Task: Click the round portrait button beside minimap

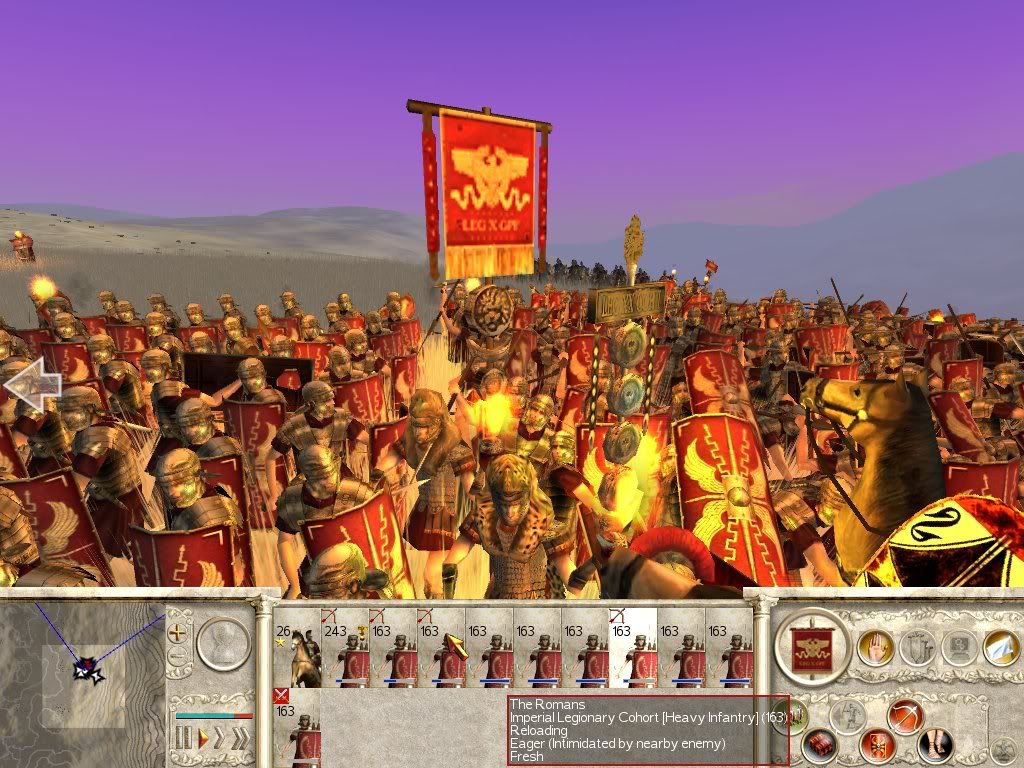Action: point(223,644)
